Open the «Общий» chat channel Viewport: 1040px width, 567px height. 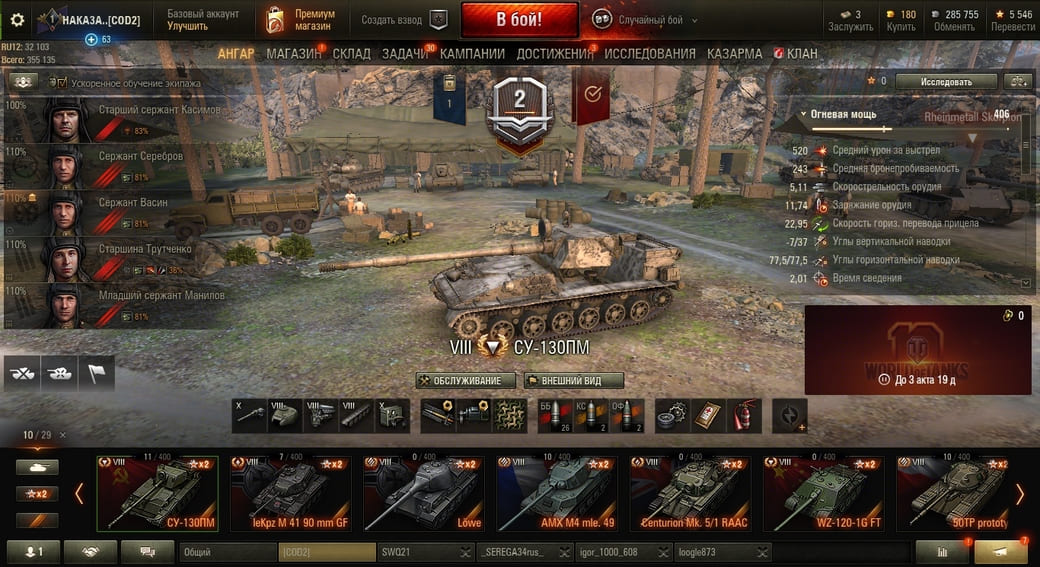(226, 552)
